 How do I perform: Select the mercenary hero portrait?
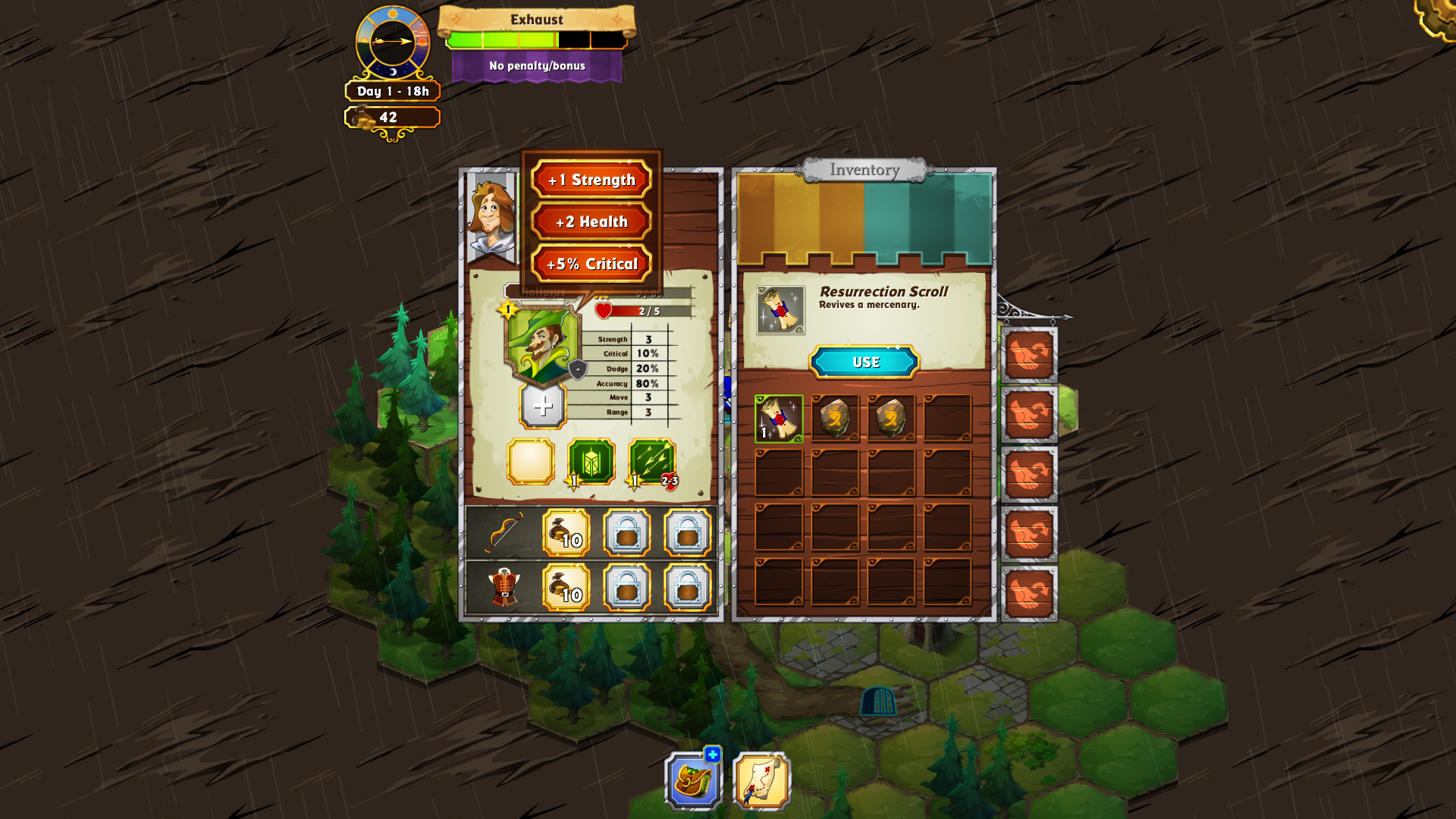click(x=491, y=217)
